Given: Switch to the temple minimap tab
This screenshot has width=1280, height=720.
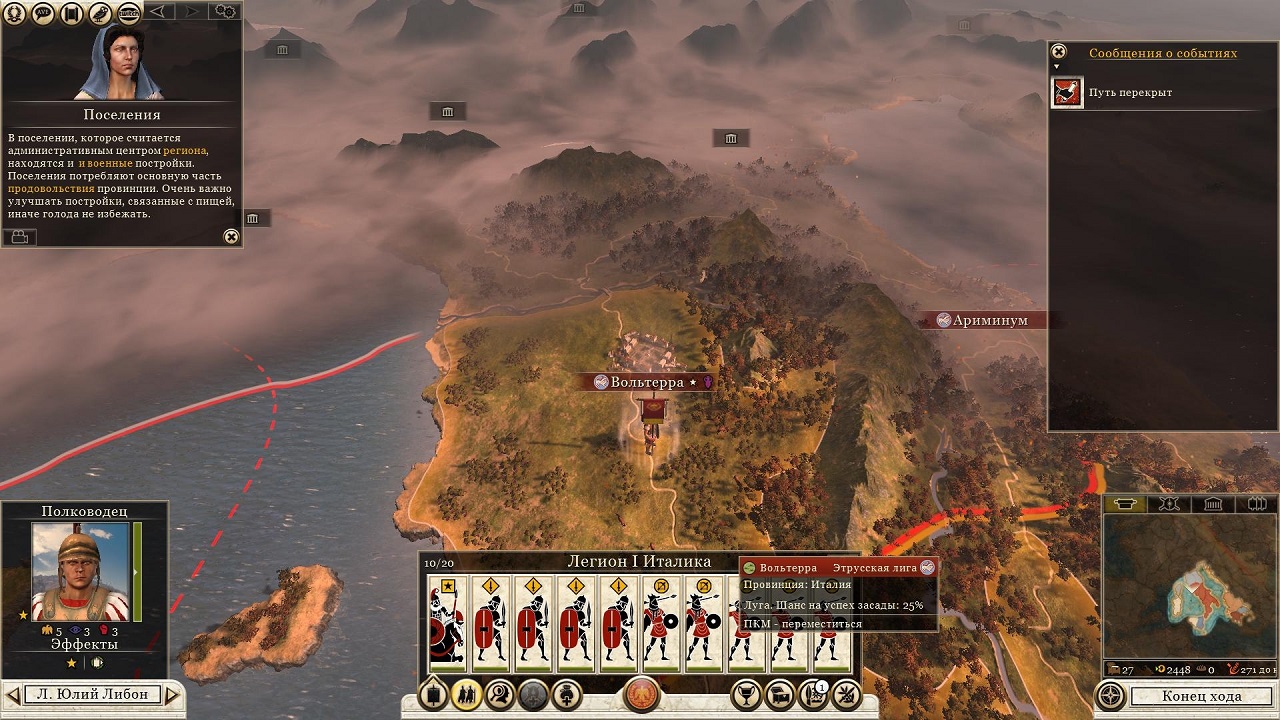Looking at the screenshot, I should (x=1212, y=504).
